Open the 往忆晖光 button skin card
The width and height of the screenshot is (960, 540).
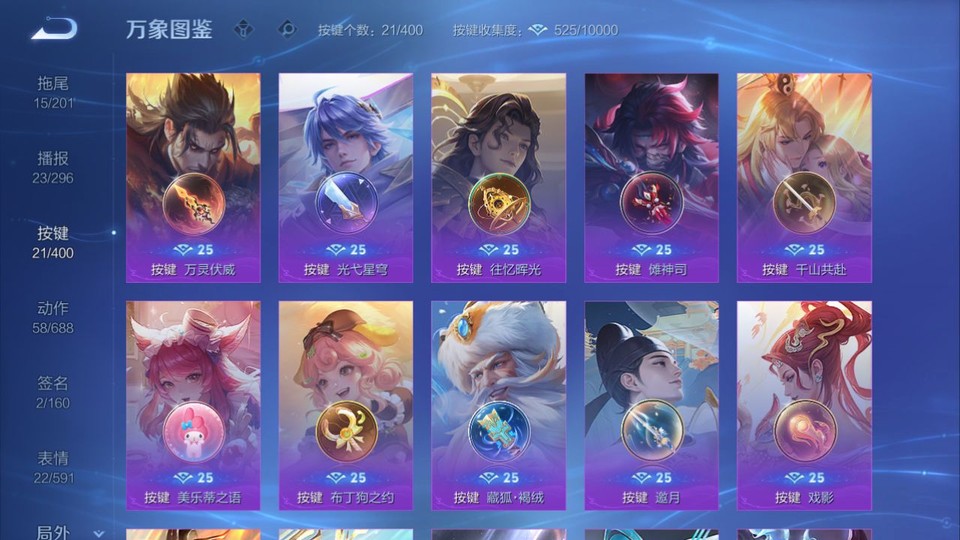tap(498, 178)
